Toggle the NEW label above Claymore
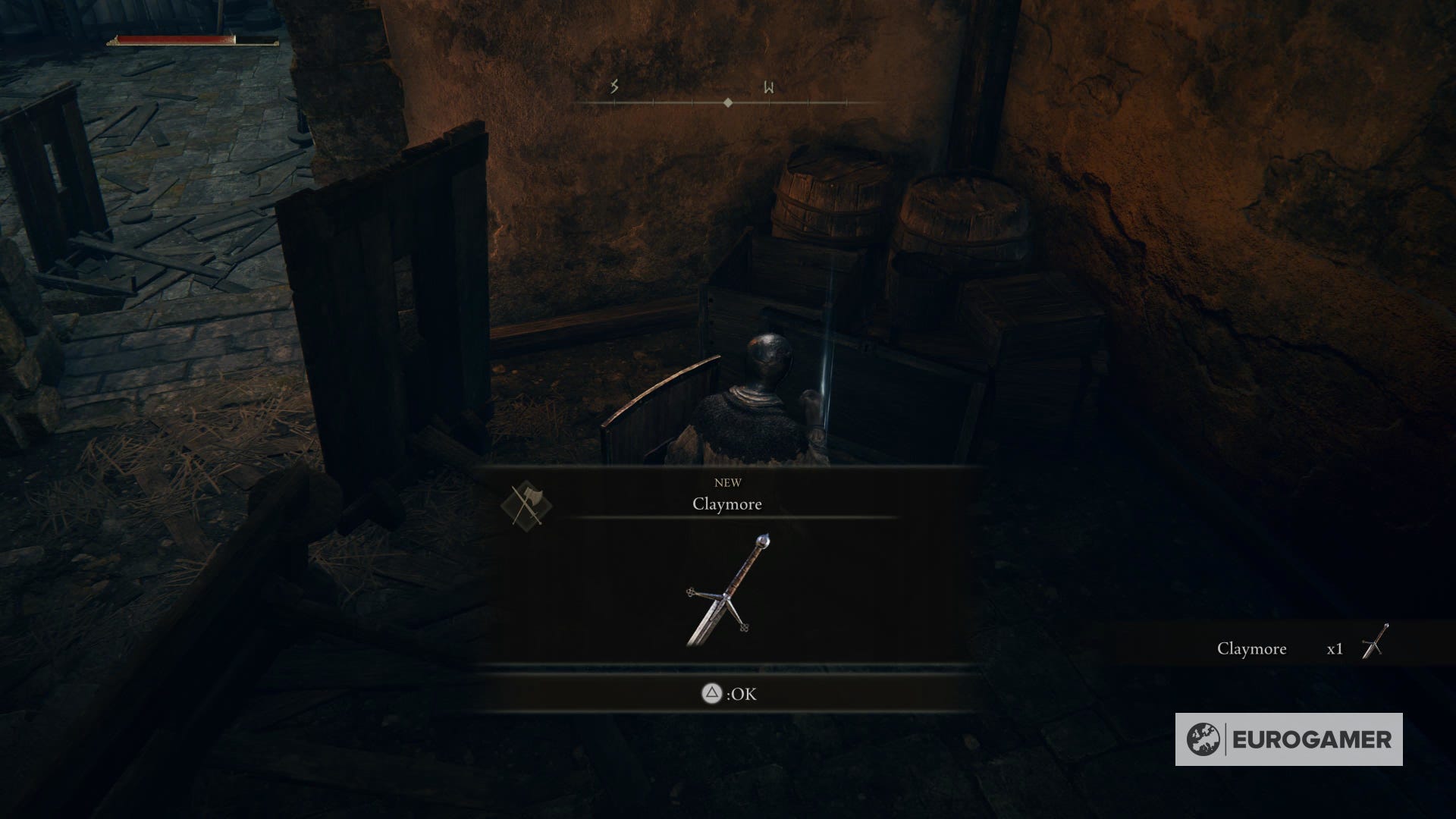This screenshot has width=1456, height=819. coord(728,482)
